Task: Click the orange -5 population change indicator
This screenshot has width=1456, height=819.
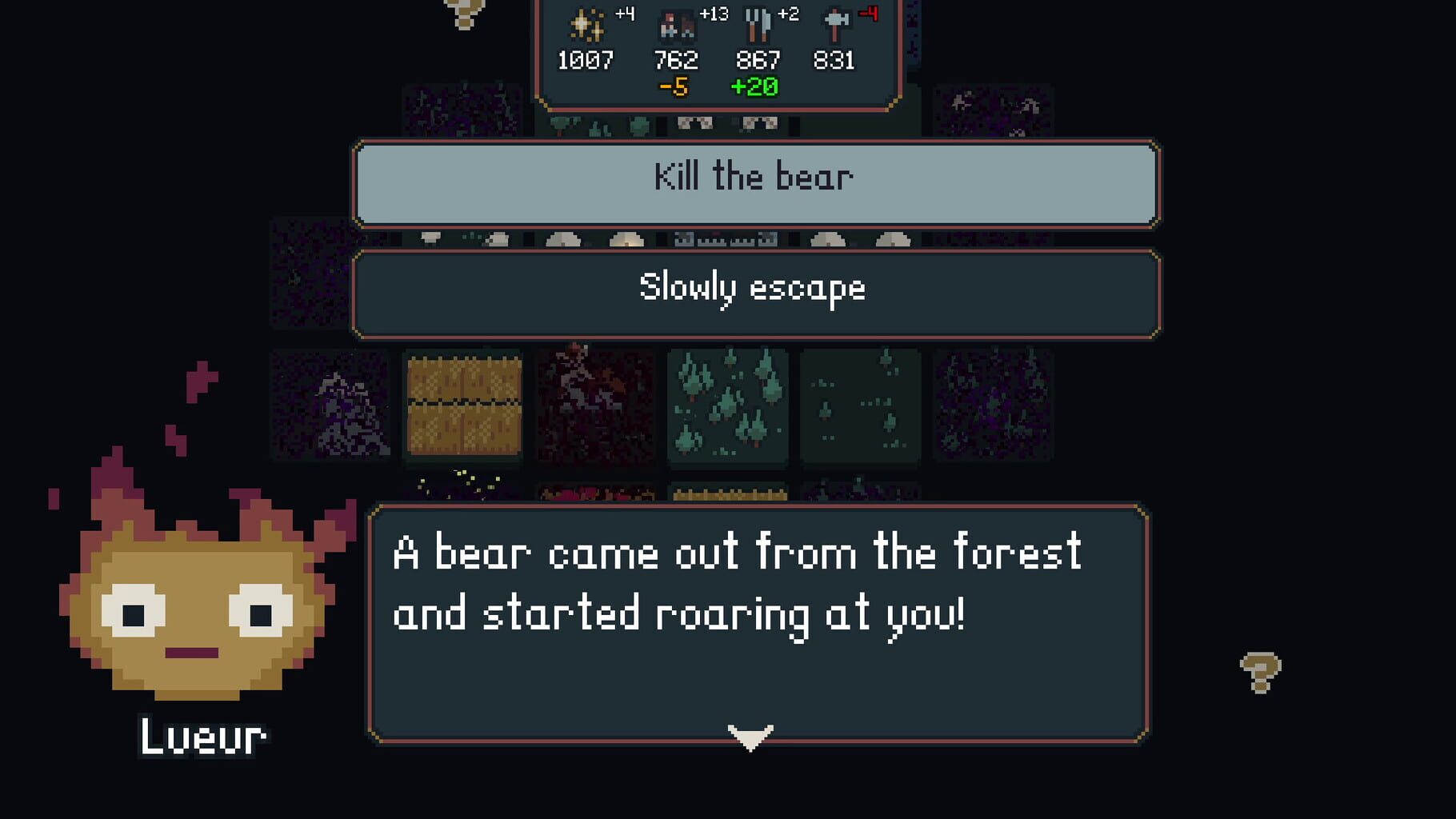Action: pyautogui.click(x=674, y=88)
